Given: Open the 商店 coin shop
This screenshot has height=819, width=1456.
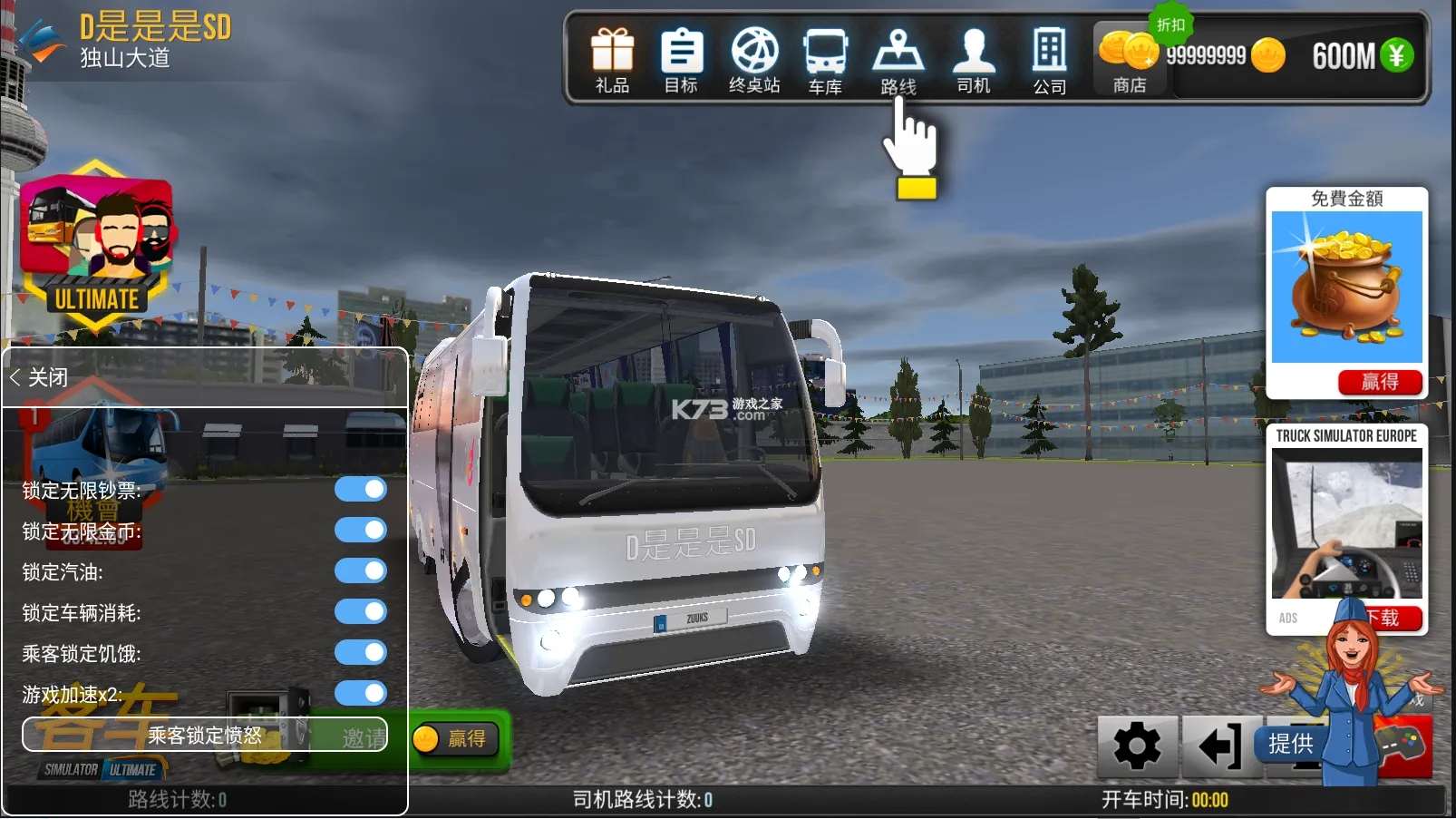Looking at the screenshot, I should 1129,60.
